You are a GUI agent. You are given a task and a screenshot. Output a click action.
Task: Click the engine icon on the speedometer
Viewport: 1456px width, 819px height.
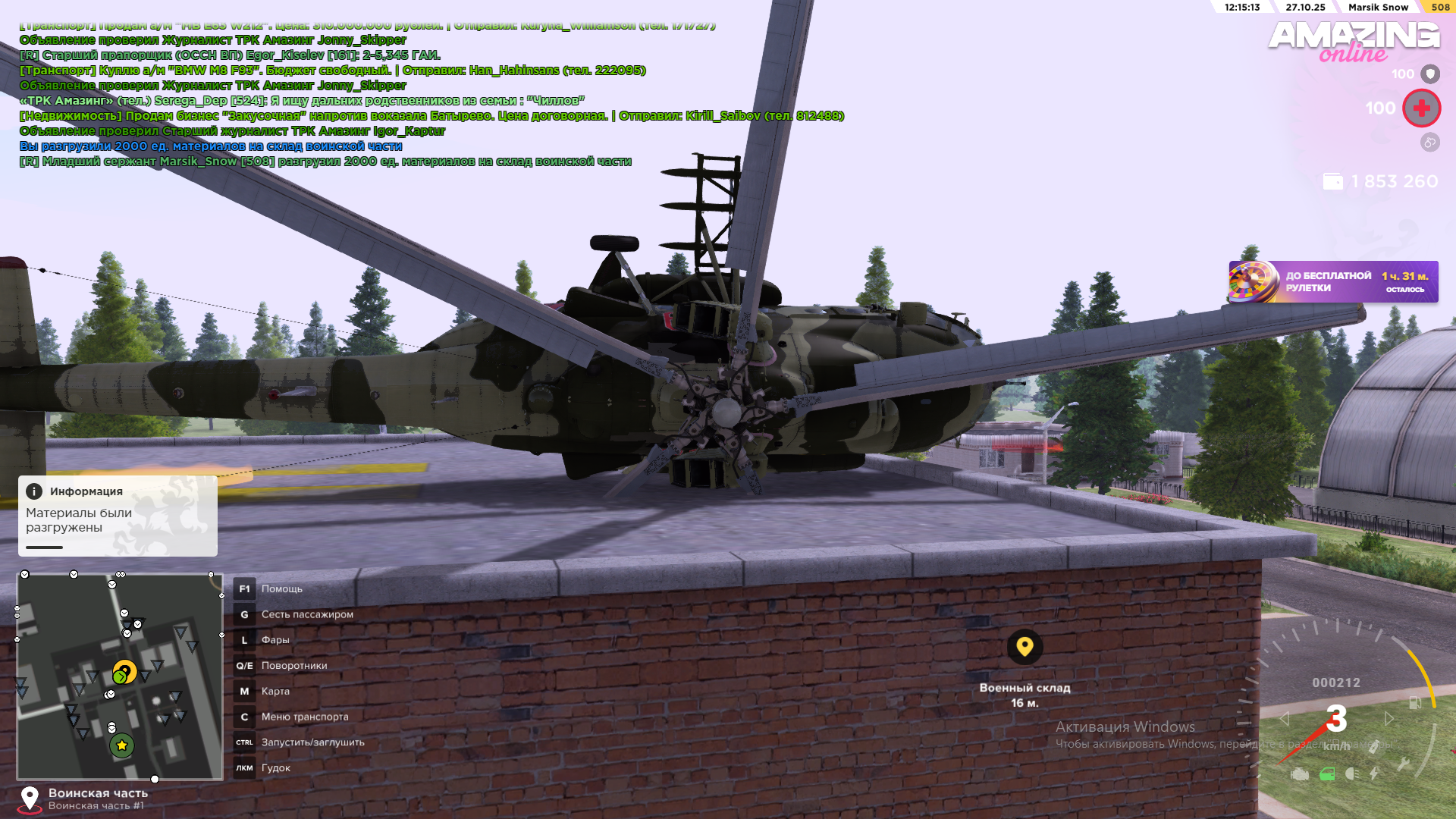click(x=1300, y=774)
